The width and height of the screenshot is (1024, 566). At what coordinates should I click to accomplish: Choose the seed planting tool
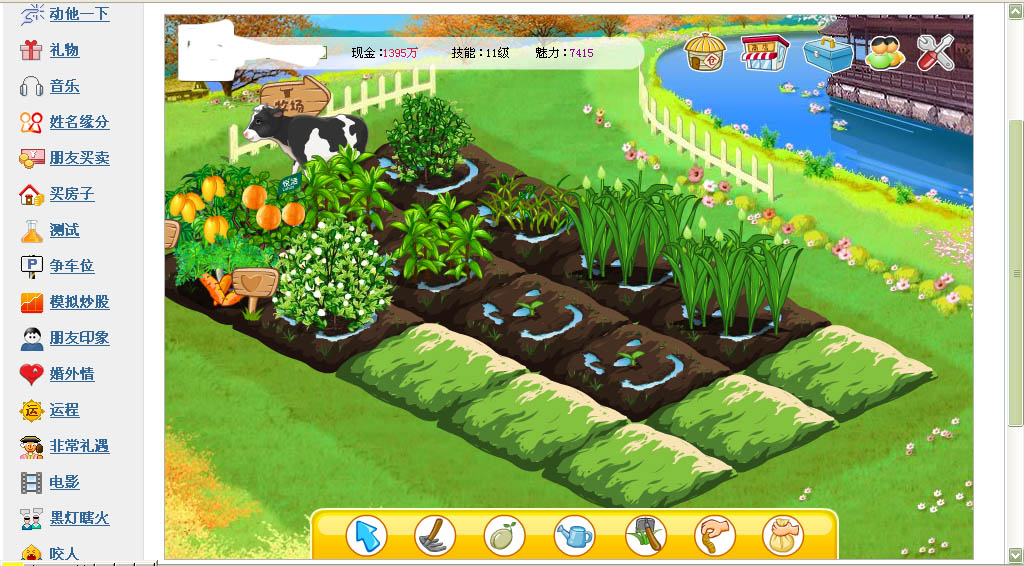(x=505, y=536)
